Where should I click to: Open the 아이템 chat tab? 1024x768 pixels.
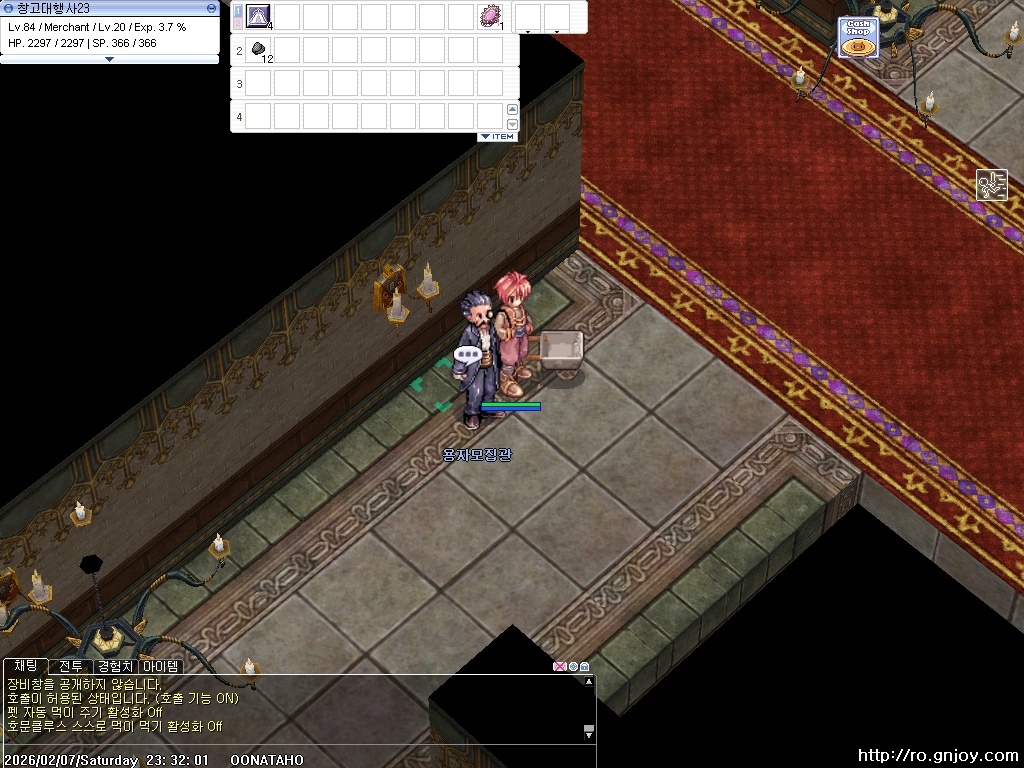[161, 666]
